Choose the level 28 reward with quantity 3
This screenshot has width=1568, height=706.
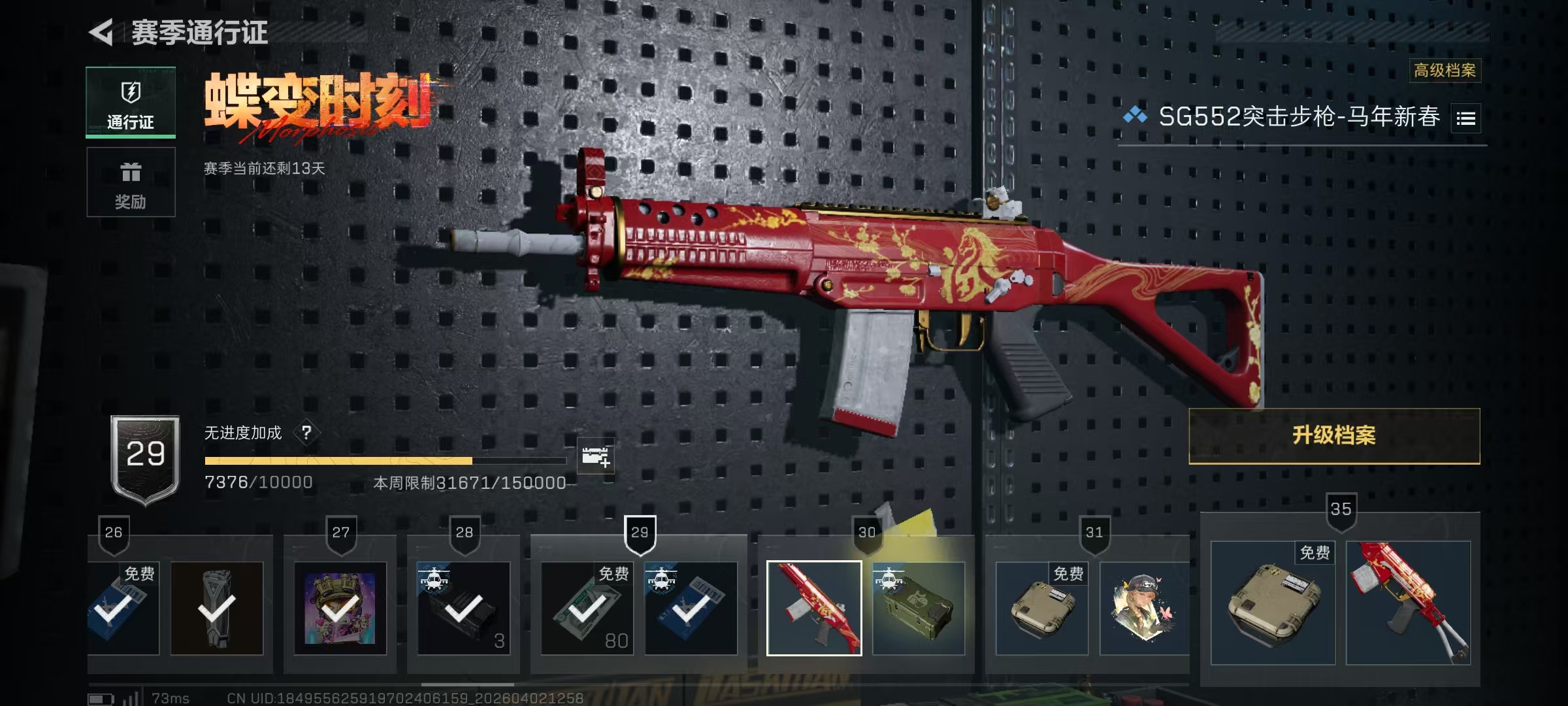tap(464, 609)
